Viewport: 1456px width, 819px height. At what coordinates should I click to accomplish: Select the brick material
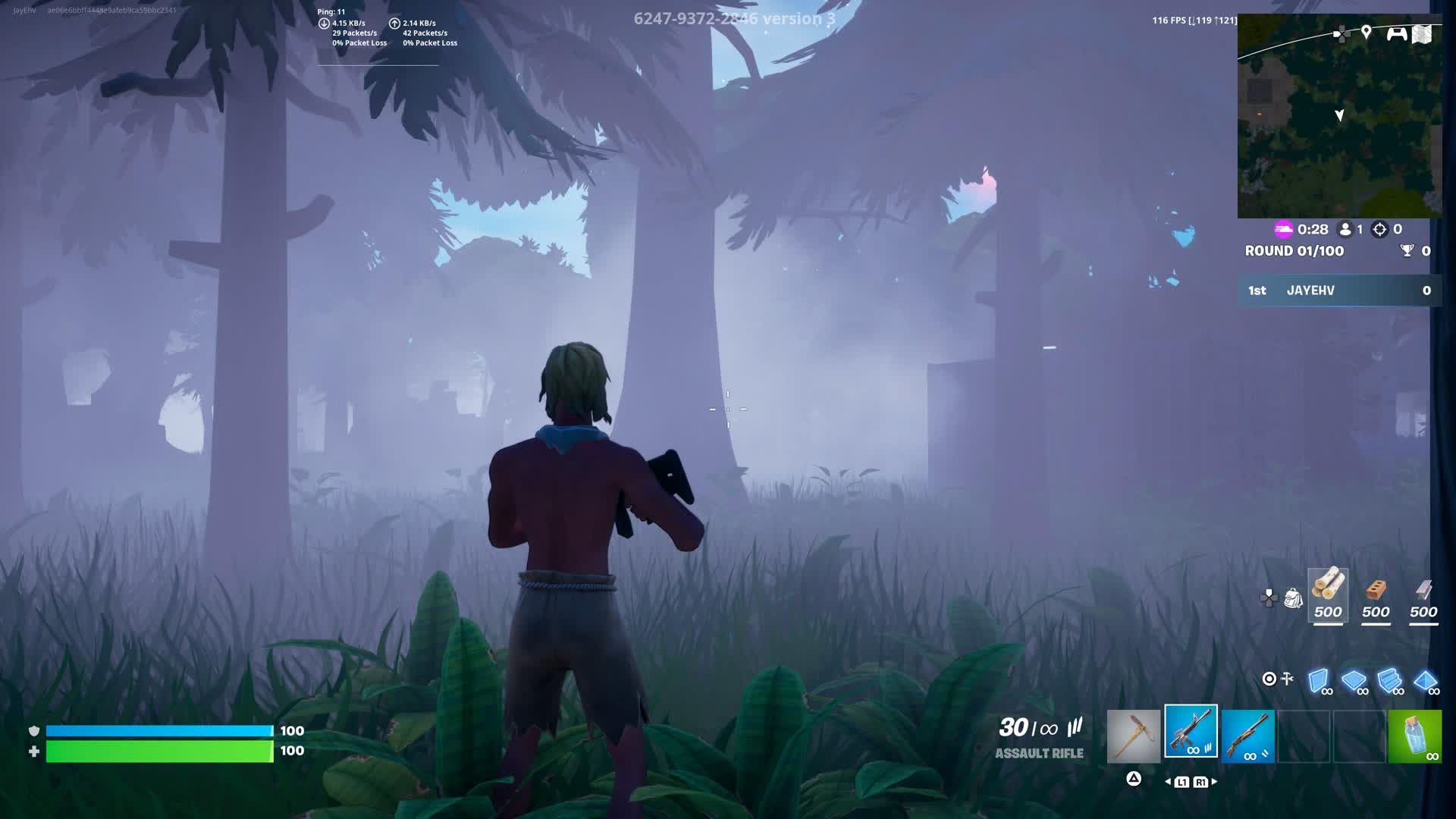(x=1376, y=598)
